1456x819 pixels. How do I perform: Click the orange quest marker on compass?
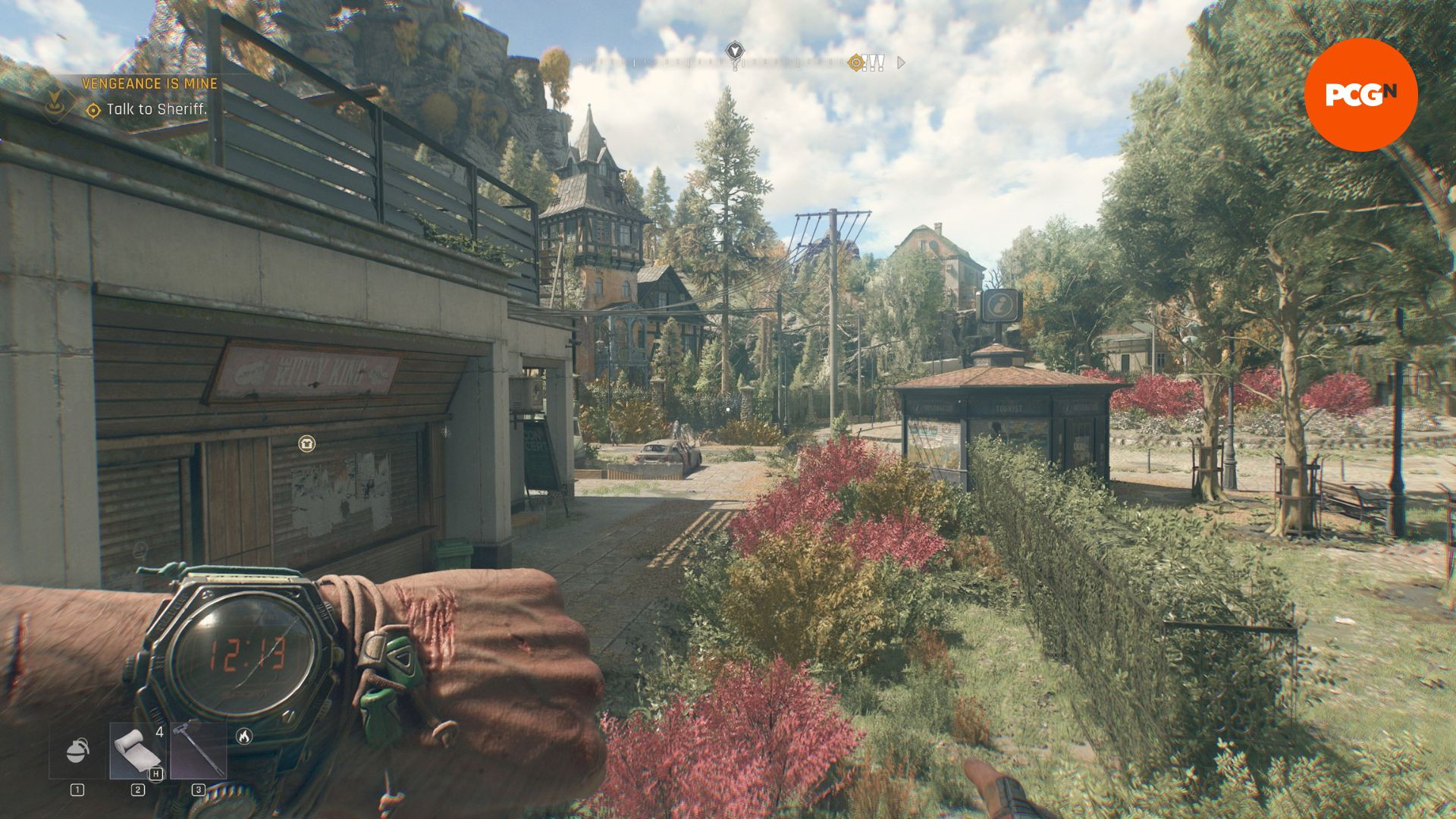click(x=857, y=63)
